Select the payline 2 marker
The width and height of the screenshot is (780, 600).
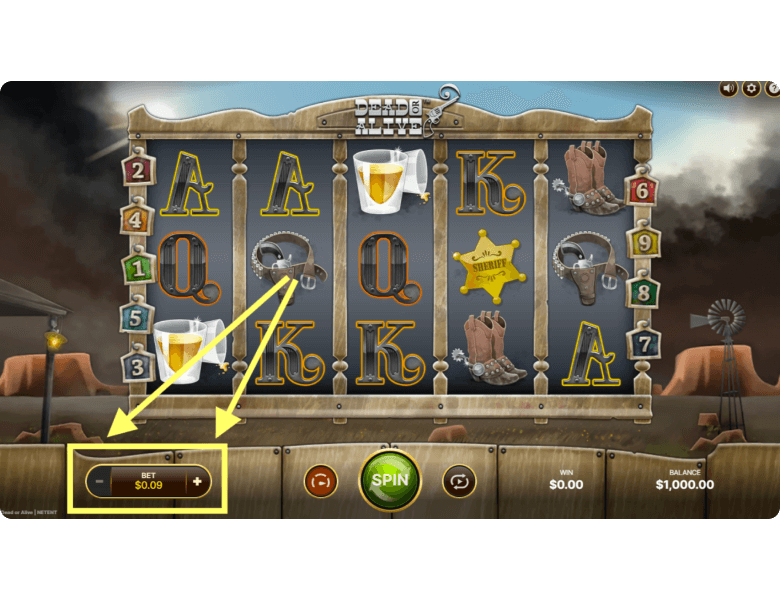point(137,171)
